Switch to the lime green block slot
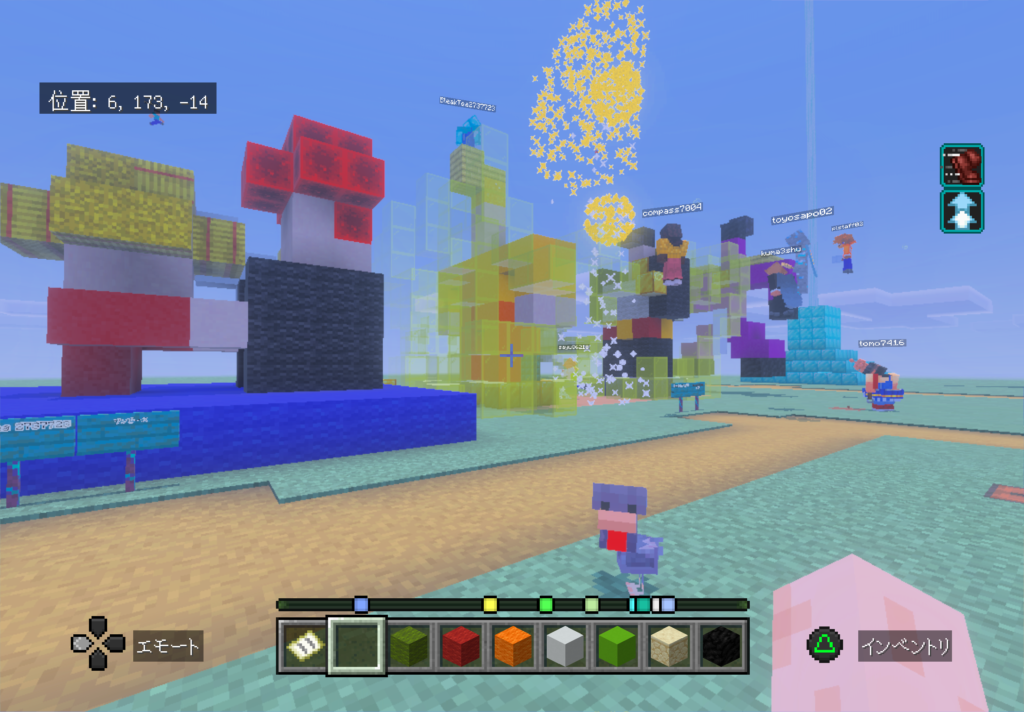 [618, 647]
